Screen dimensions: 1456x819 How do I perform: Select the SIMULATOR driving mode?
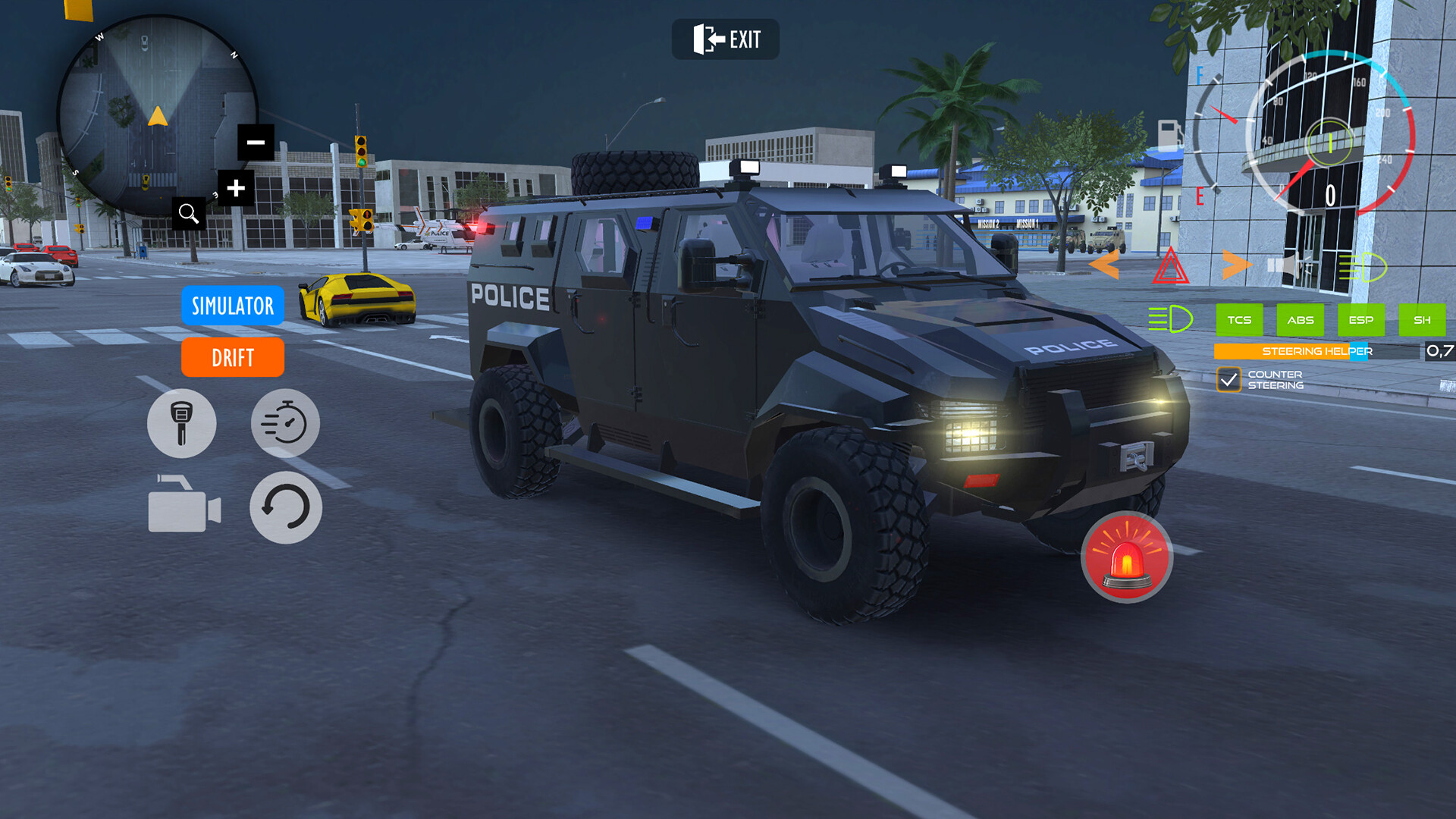pos(232,306)
